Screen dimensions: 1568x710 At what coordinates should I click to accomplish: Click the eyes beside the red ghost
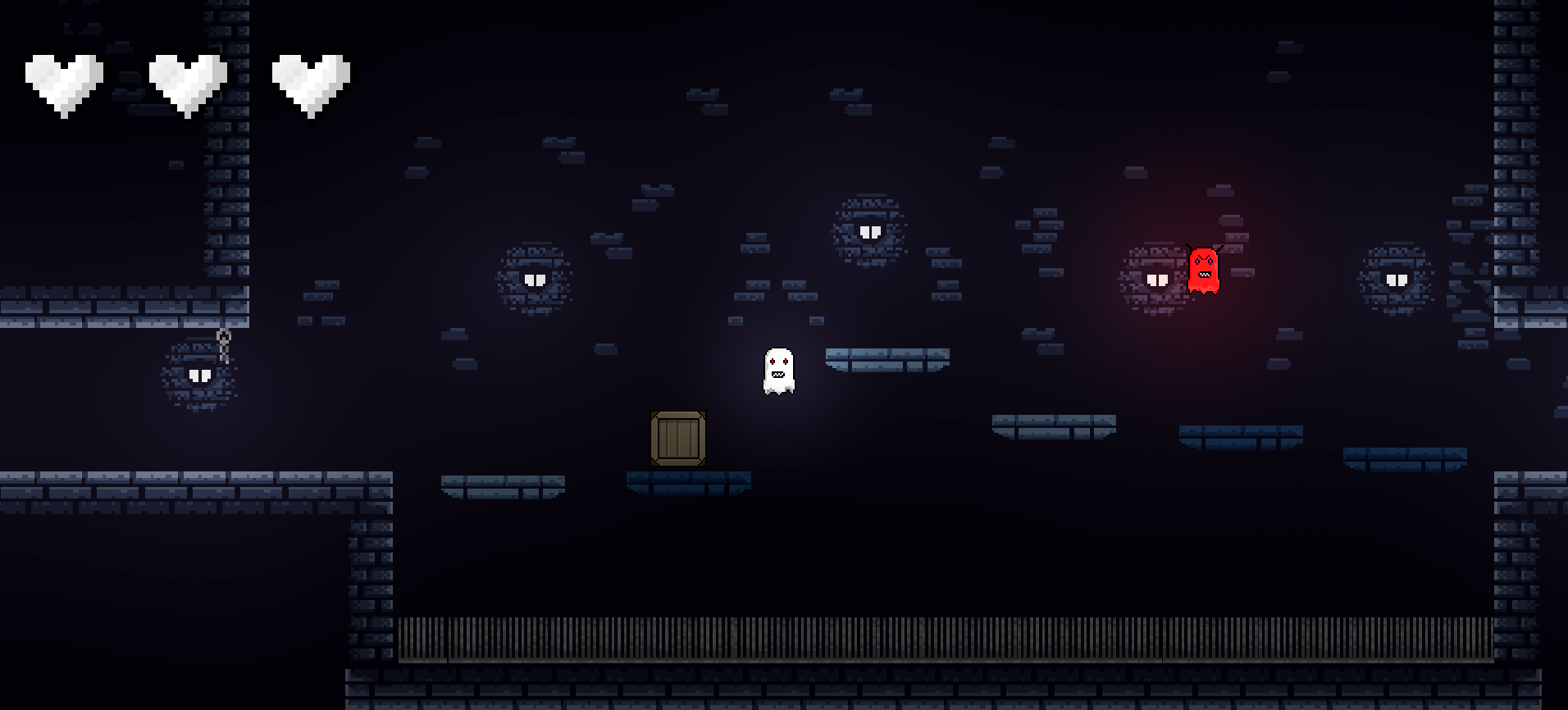click(x=1156, y=279)
